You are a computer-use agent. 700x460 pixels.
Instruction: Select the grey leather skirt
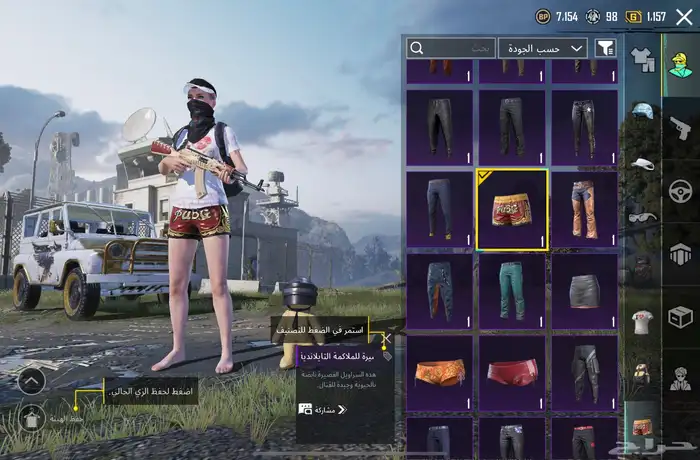585,291
